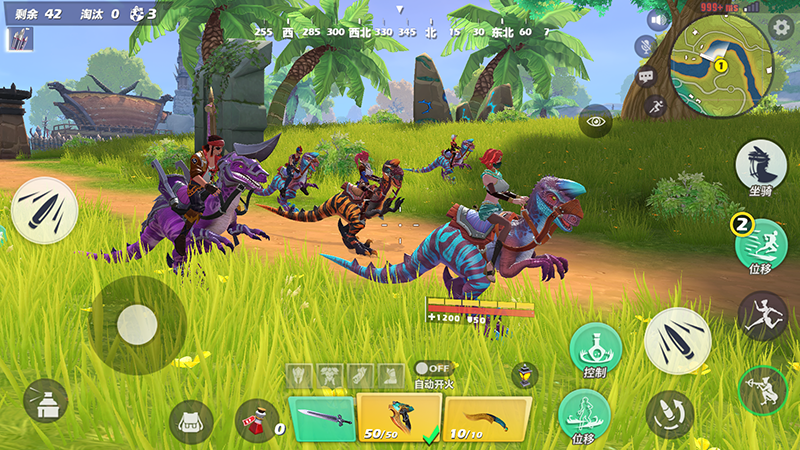800x450 pixels.
Task: Tap the reload bullet button
Action: pyautogui.click(x=669, y=412)
